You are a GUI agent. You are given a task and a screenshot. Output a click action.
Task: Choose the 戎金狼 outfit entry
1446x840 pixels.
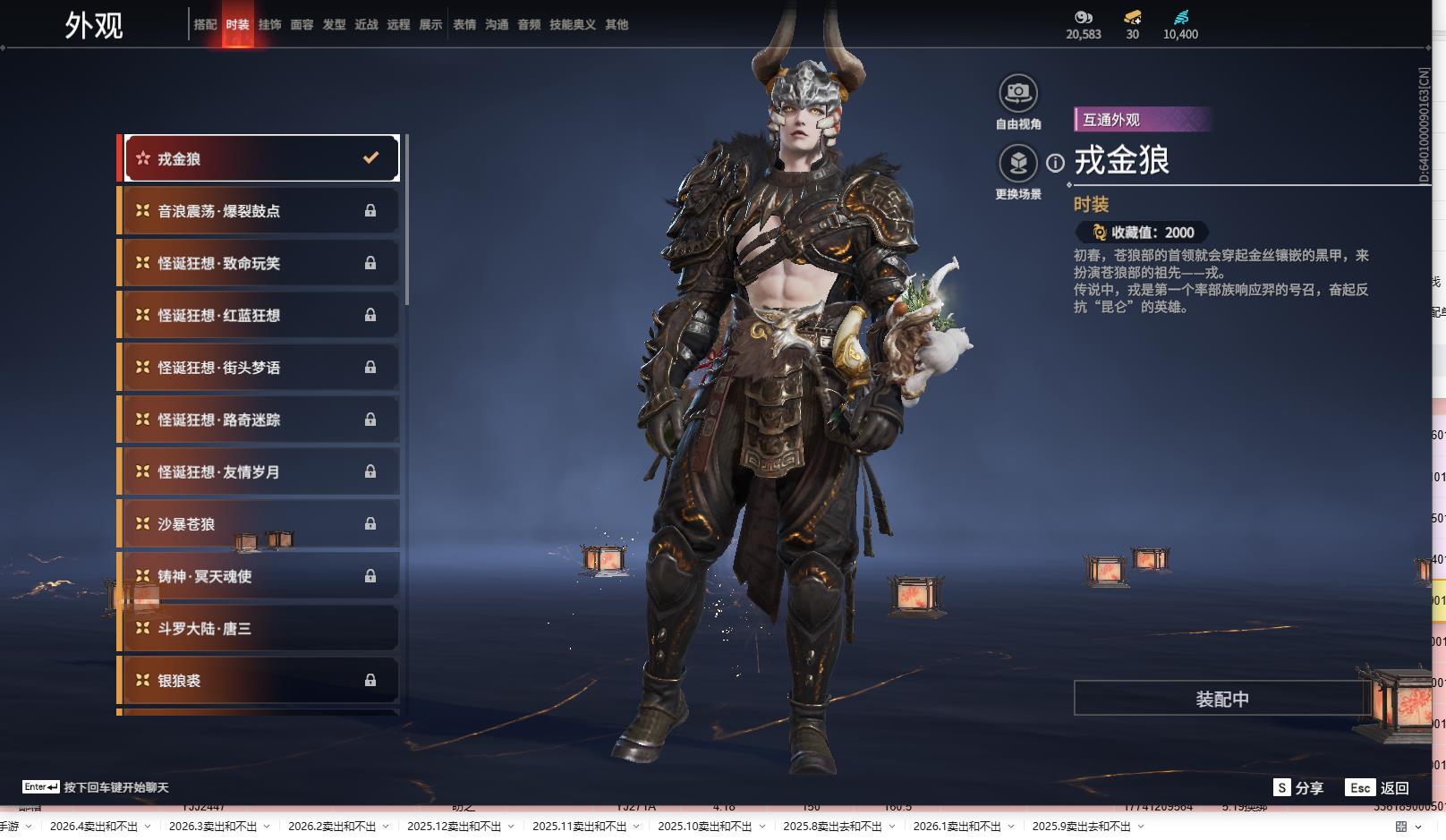click(260, 158)
